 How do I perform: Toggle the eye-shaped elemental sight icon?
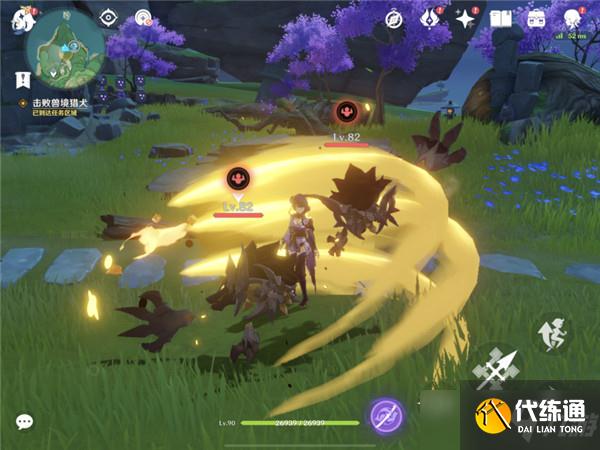[109, 17]
